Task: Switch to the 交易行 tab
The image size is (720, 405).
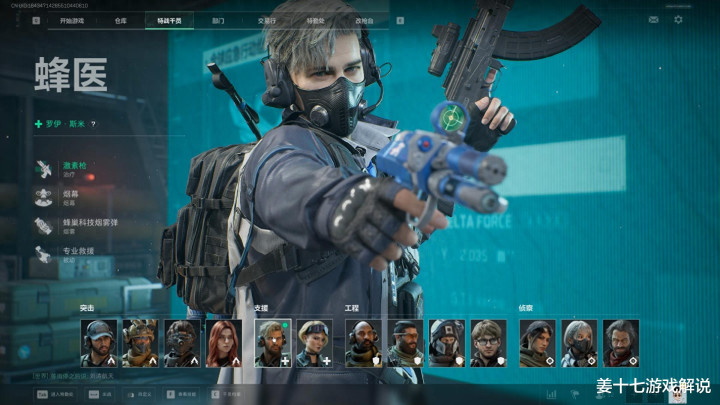Action: [266, 19]
